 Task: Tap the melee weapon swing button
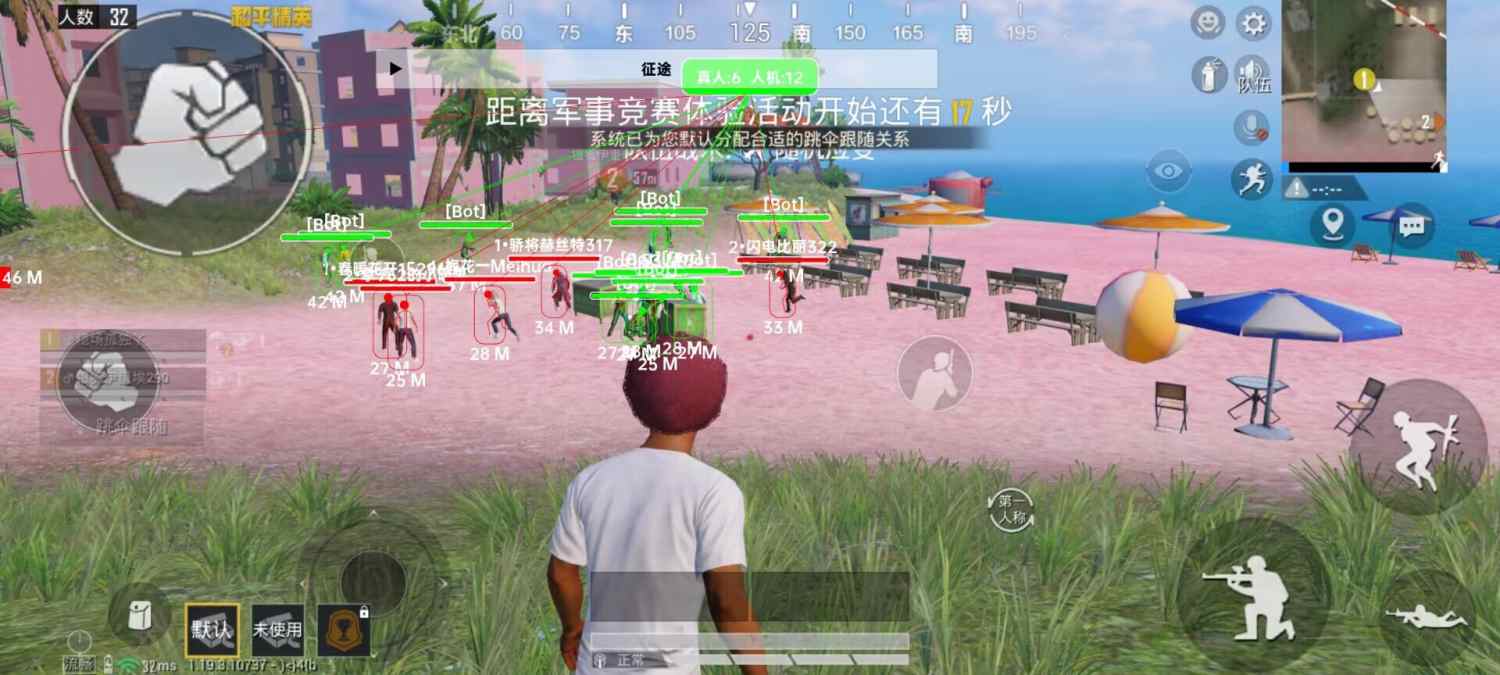[x=934, y=373]
